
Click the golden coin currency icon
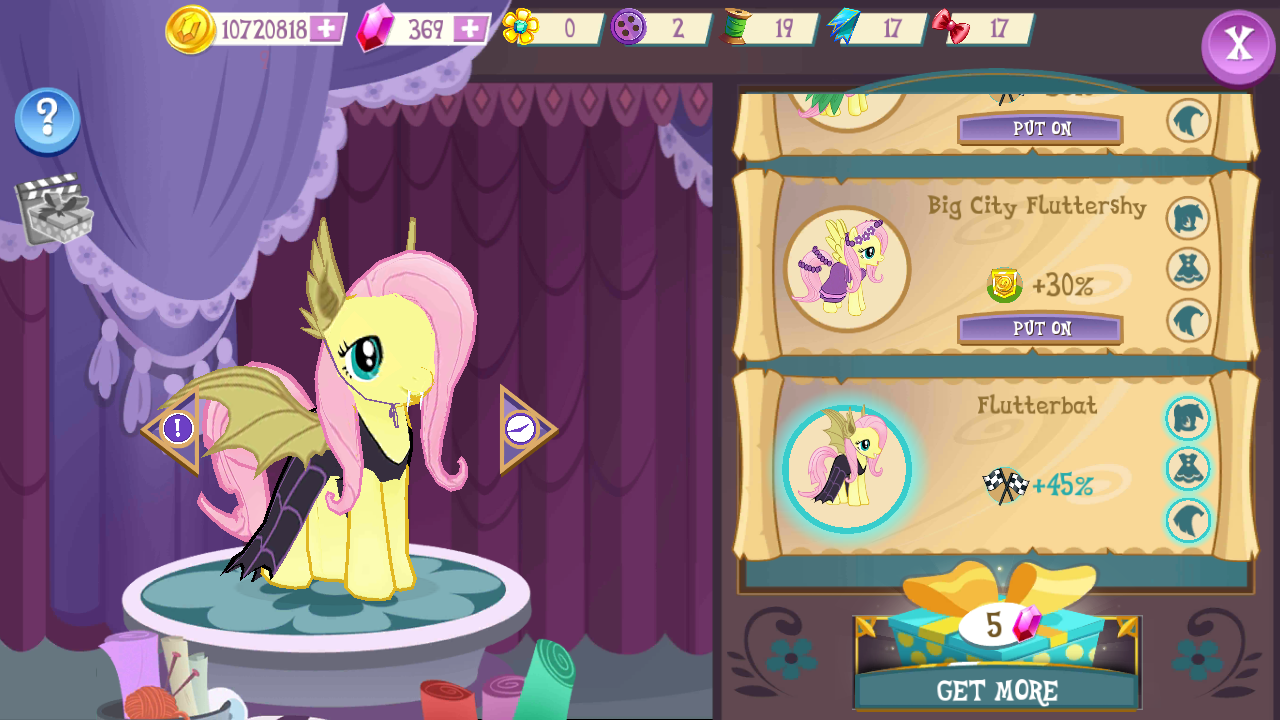click(193, 29)
